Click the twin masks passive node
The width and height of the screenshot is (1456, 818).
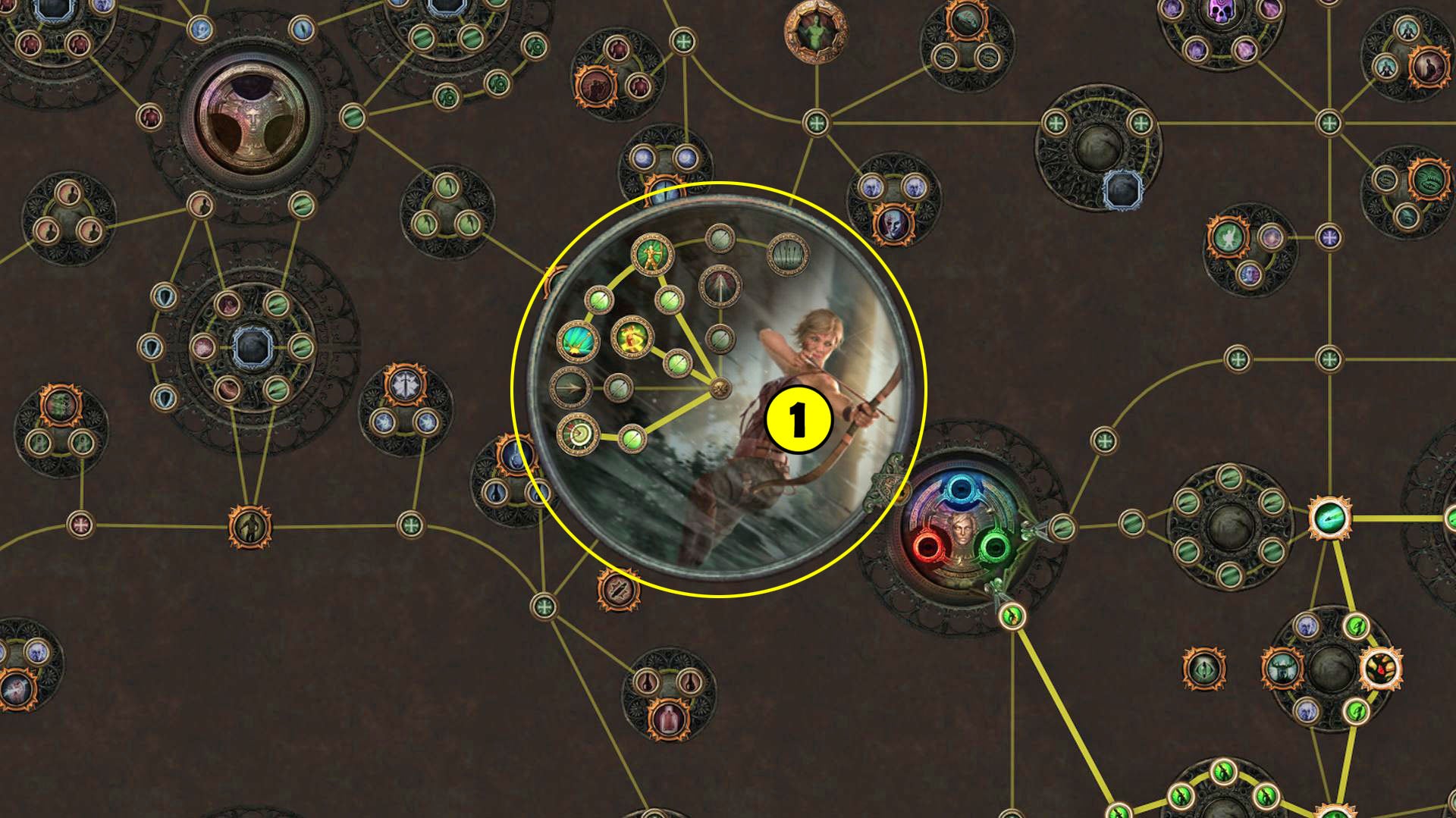[896, 224]
